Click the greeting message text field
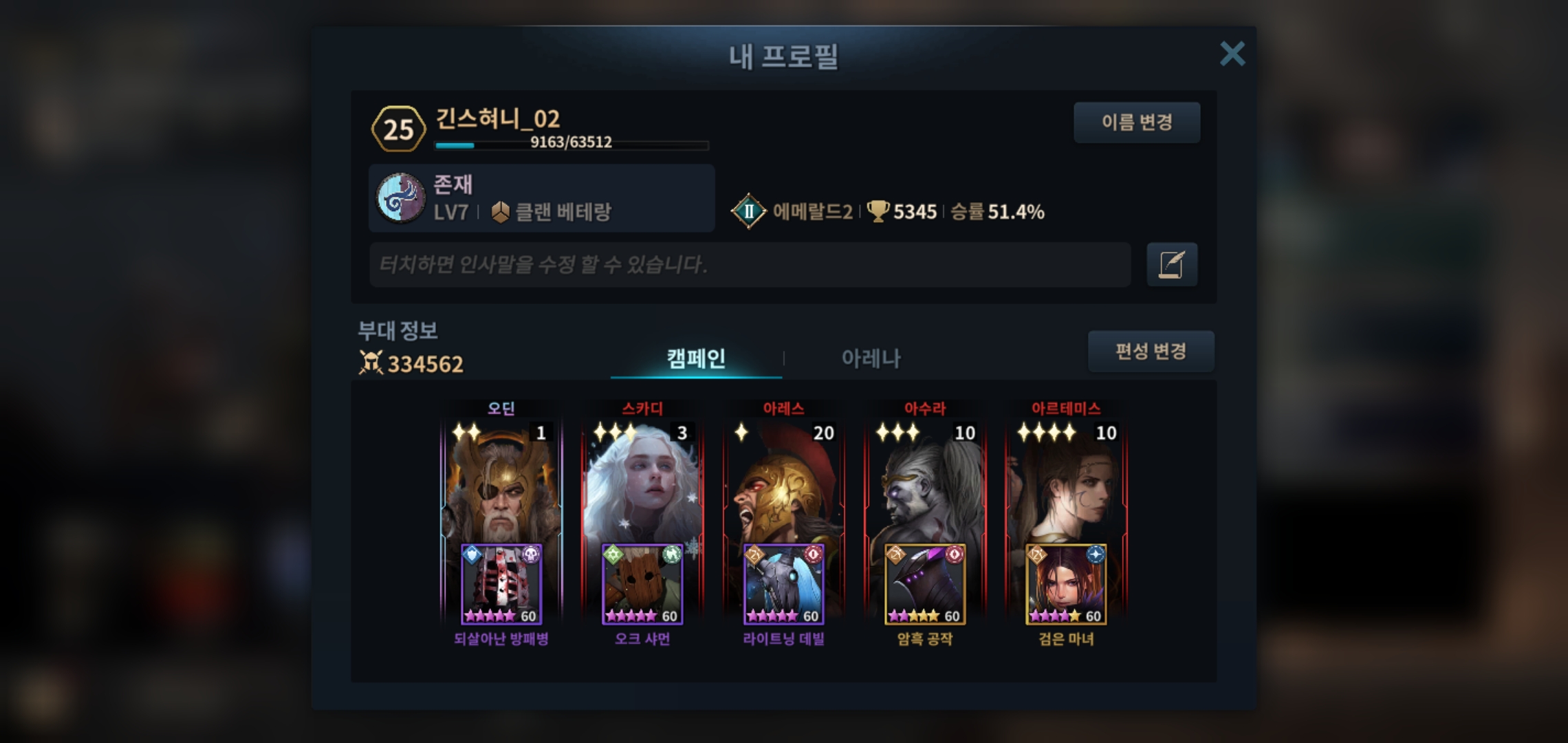This screenshot has width=1568, height=743. 750,264
